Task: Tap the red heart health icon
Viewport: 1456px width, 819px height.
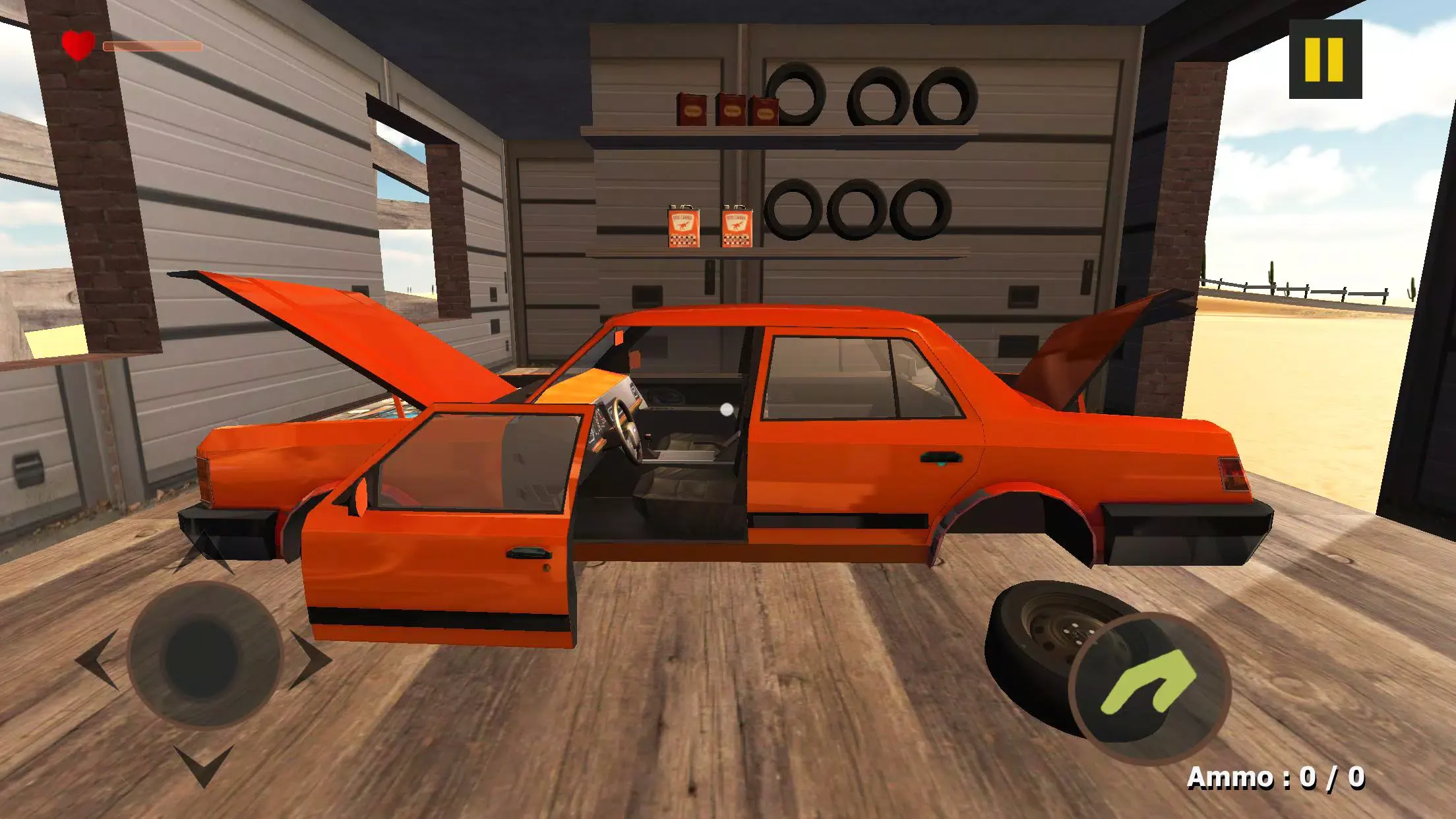Action: click(x=77, y=45)
